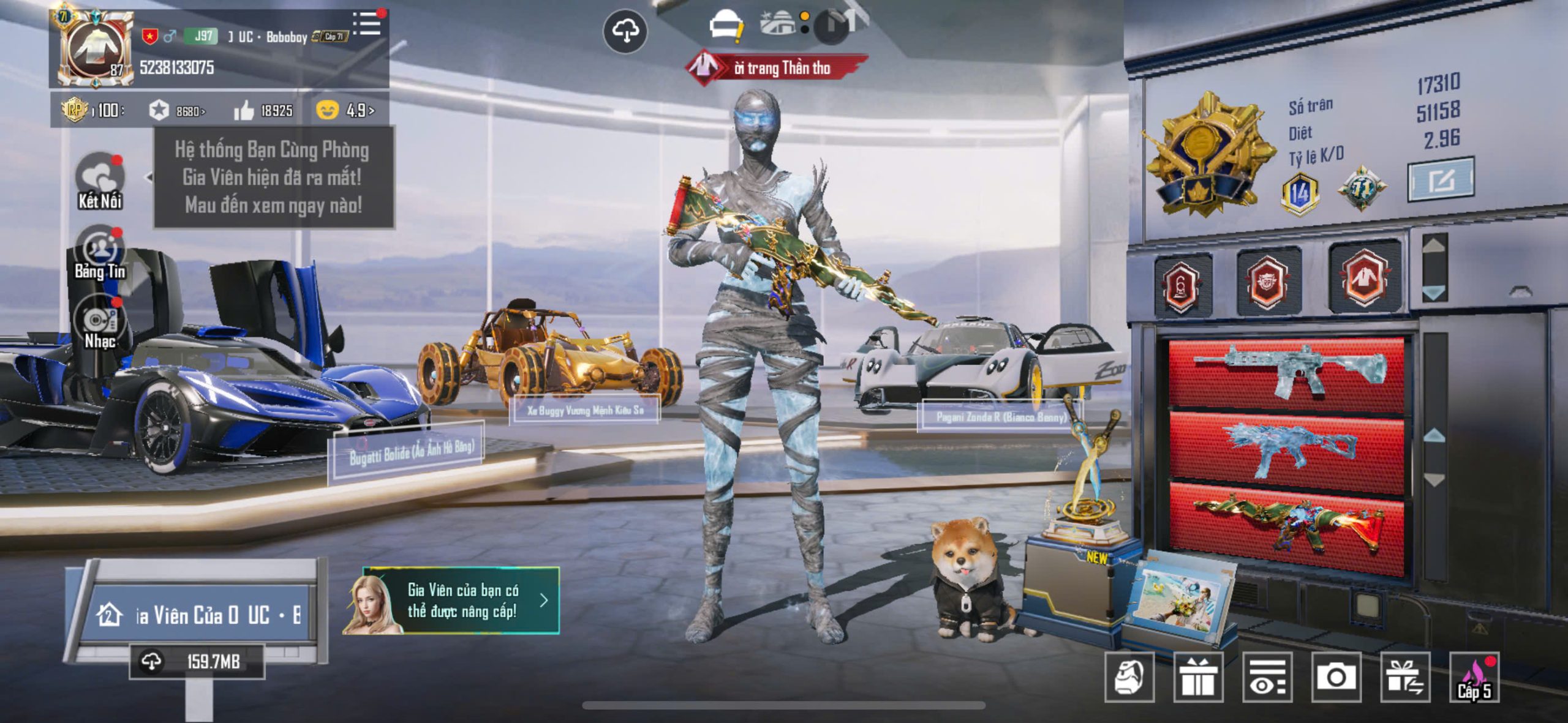
Task: Tap the cloud download icon at top
Action: click(x=625, y=31)
